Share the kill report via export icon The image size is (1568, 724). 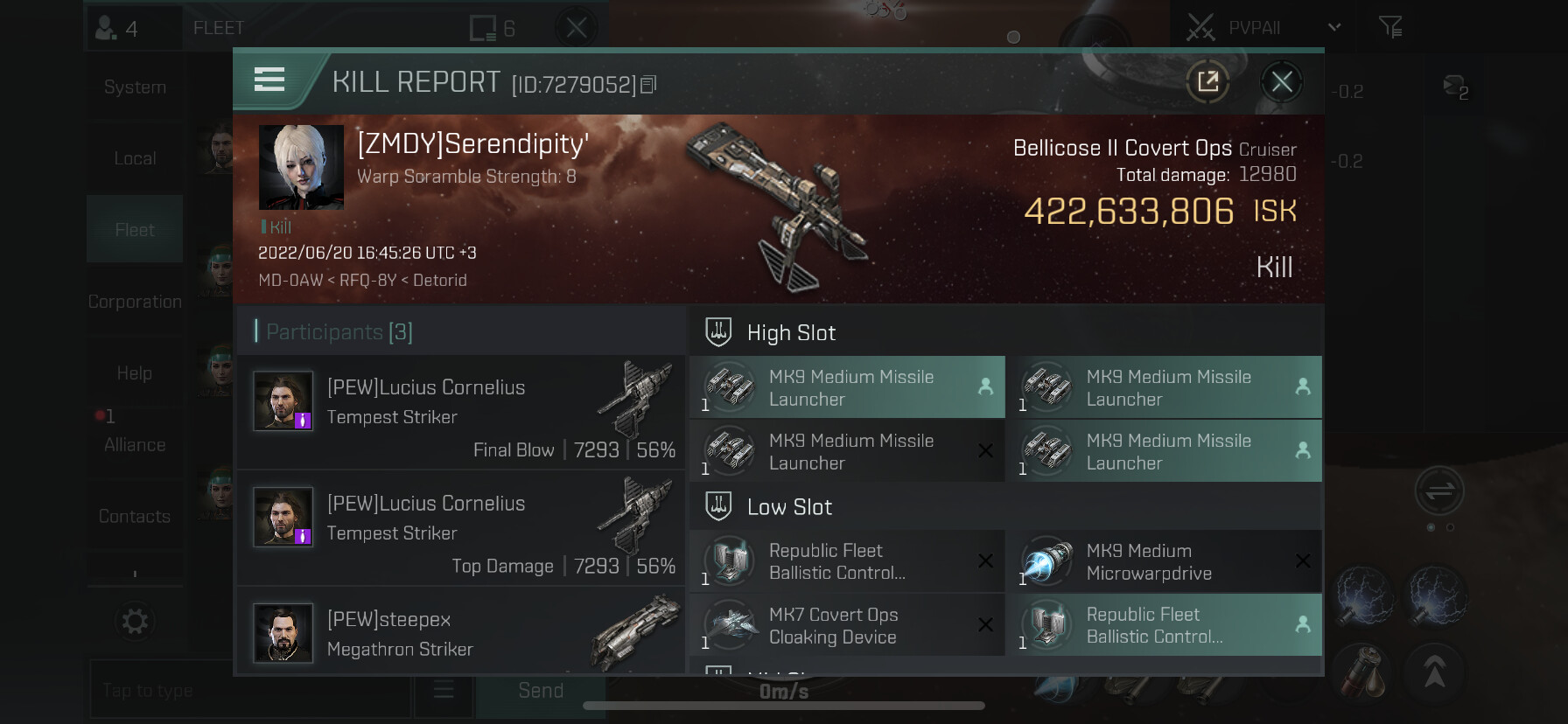(1207, 82)
